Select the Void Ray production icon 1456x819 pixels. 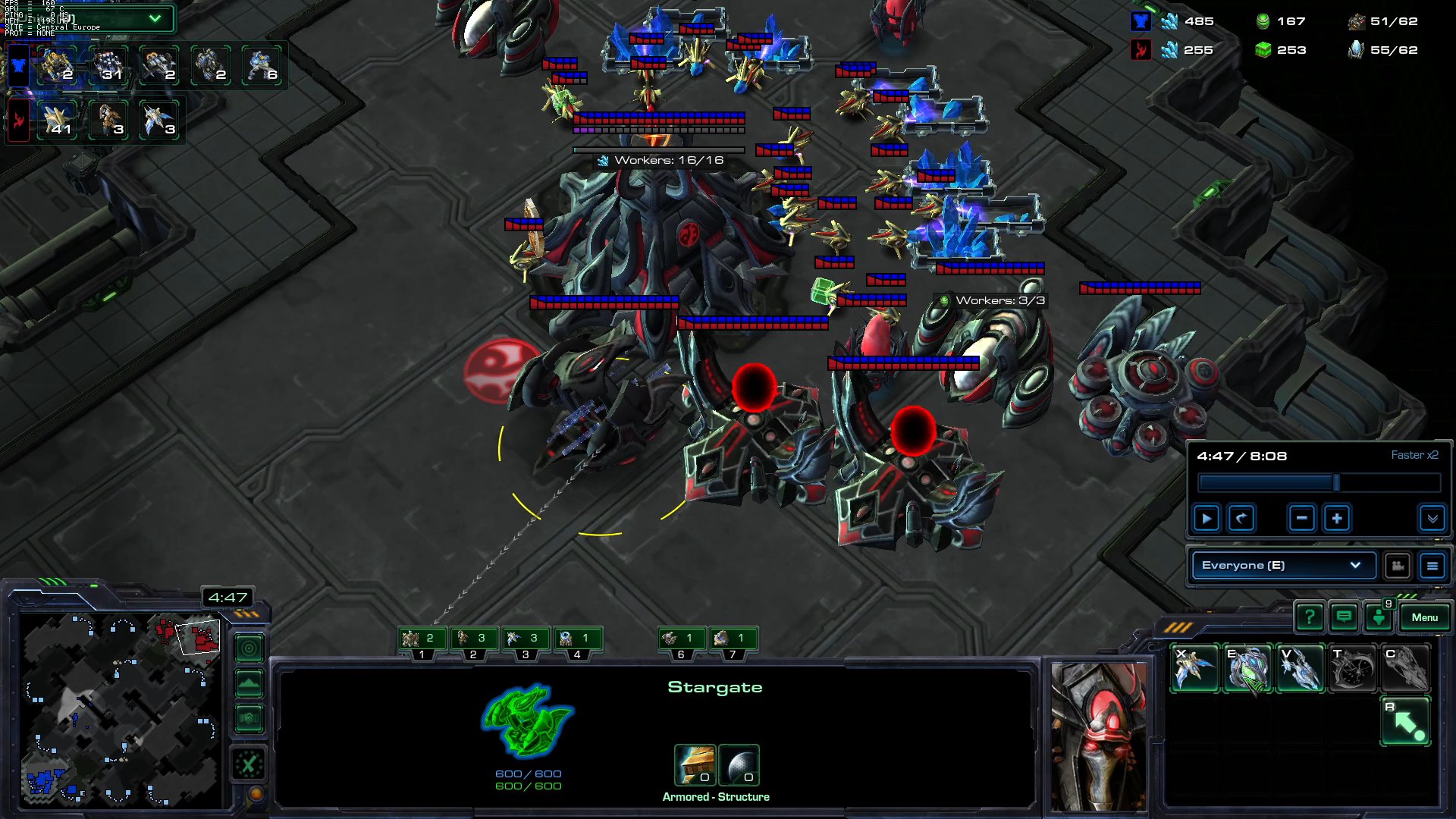pos(1300,667)
